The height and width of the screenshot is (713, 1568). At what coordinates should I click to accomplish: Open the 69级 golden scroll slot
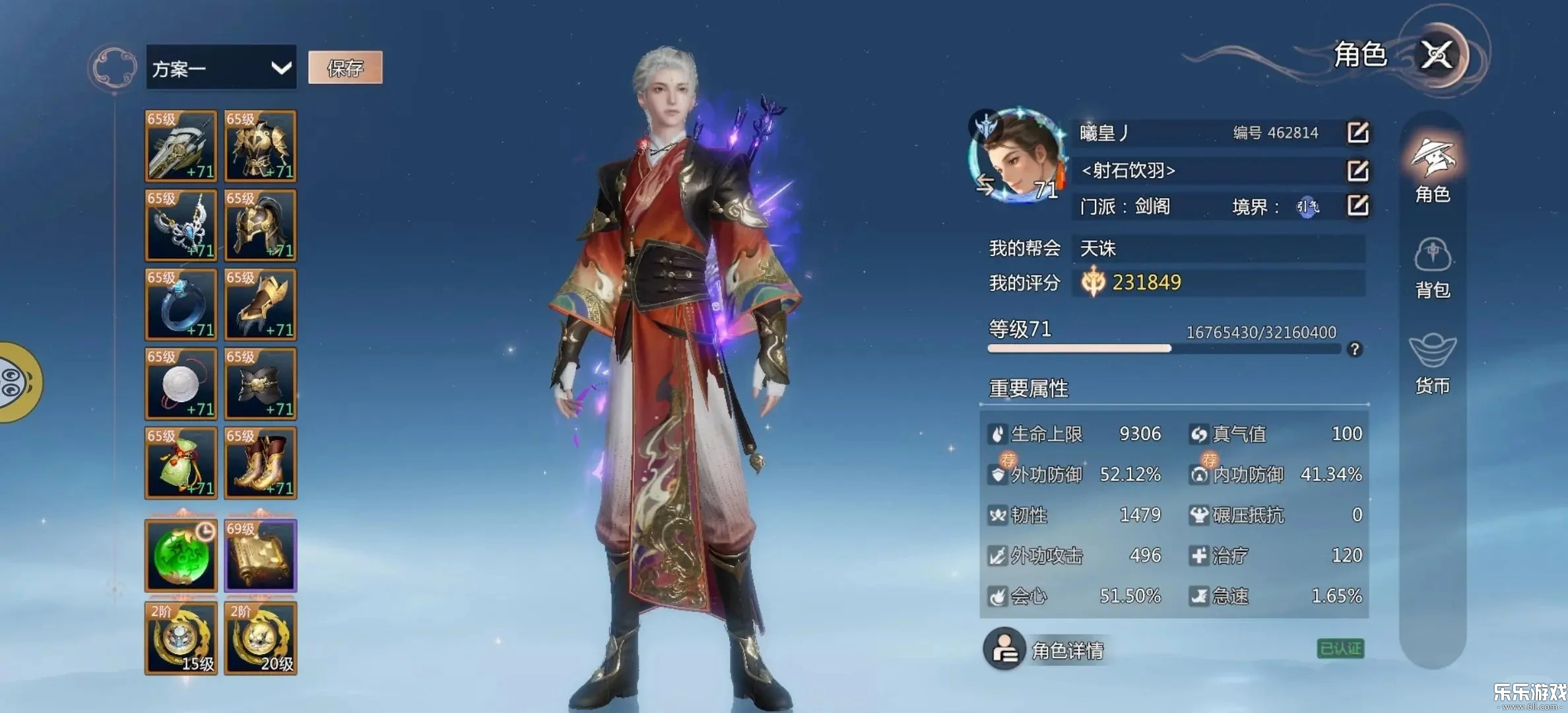coord(260,555)
